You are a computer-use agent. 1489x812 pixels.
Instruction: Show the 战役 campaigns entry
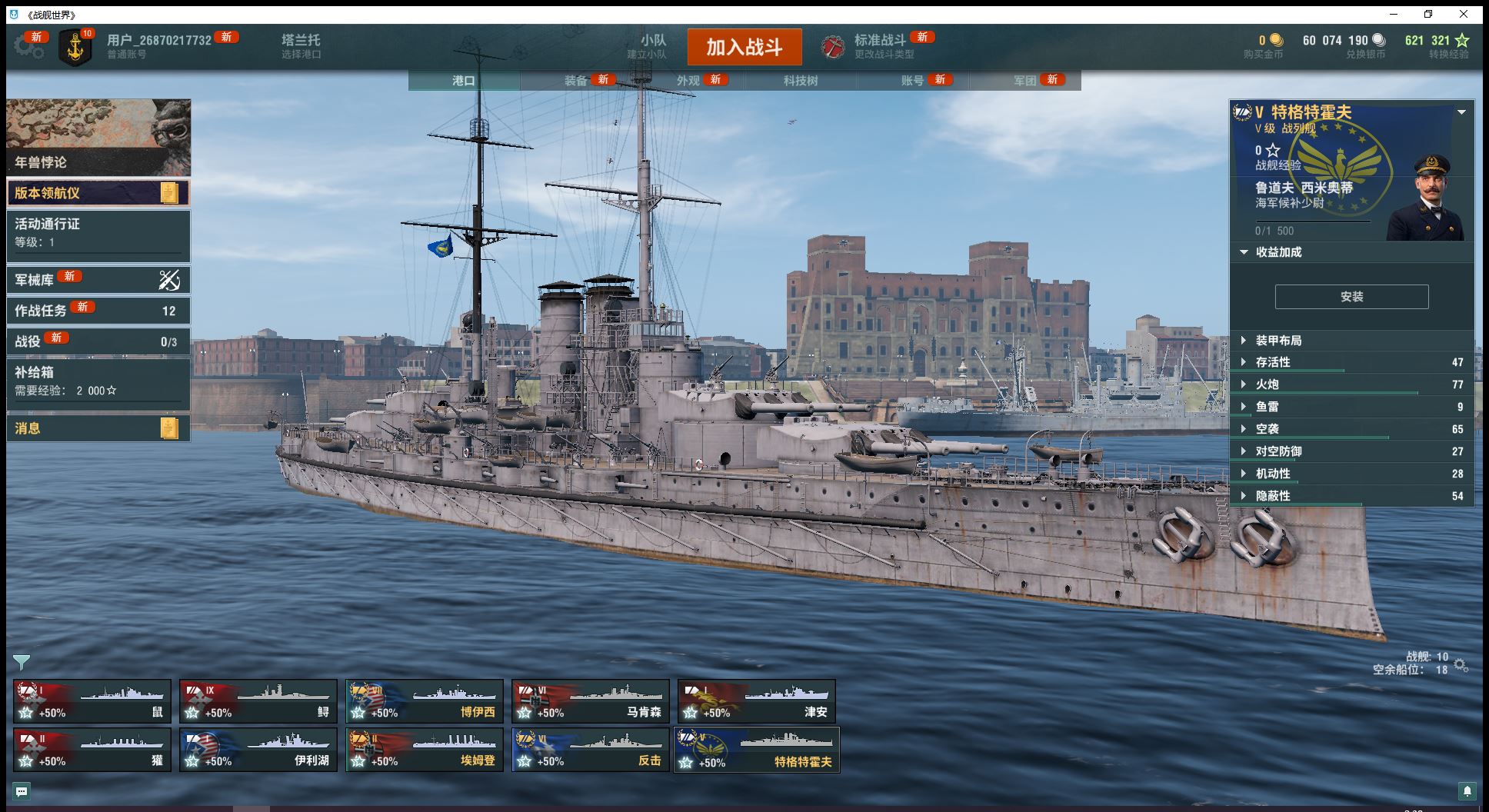coord(98,341)
